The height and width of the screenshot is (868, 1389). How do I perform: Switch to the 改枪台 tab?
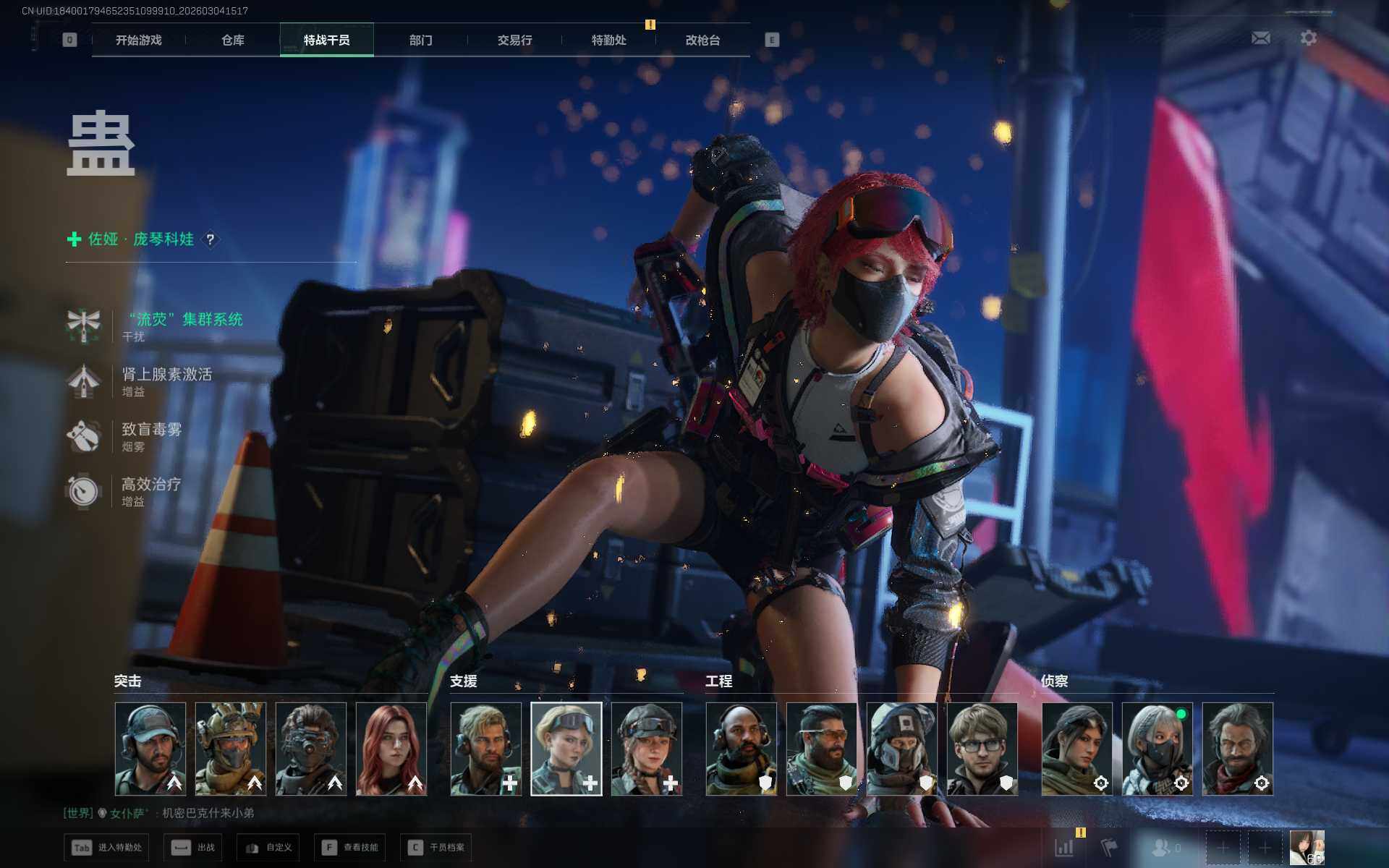pyautogui.click(x=703, y=41)
